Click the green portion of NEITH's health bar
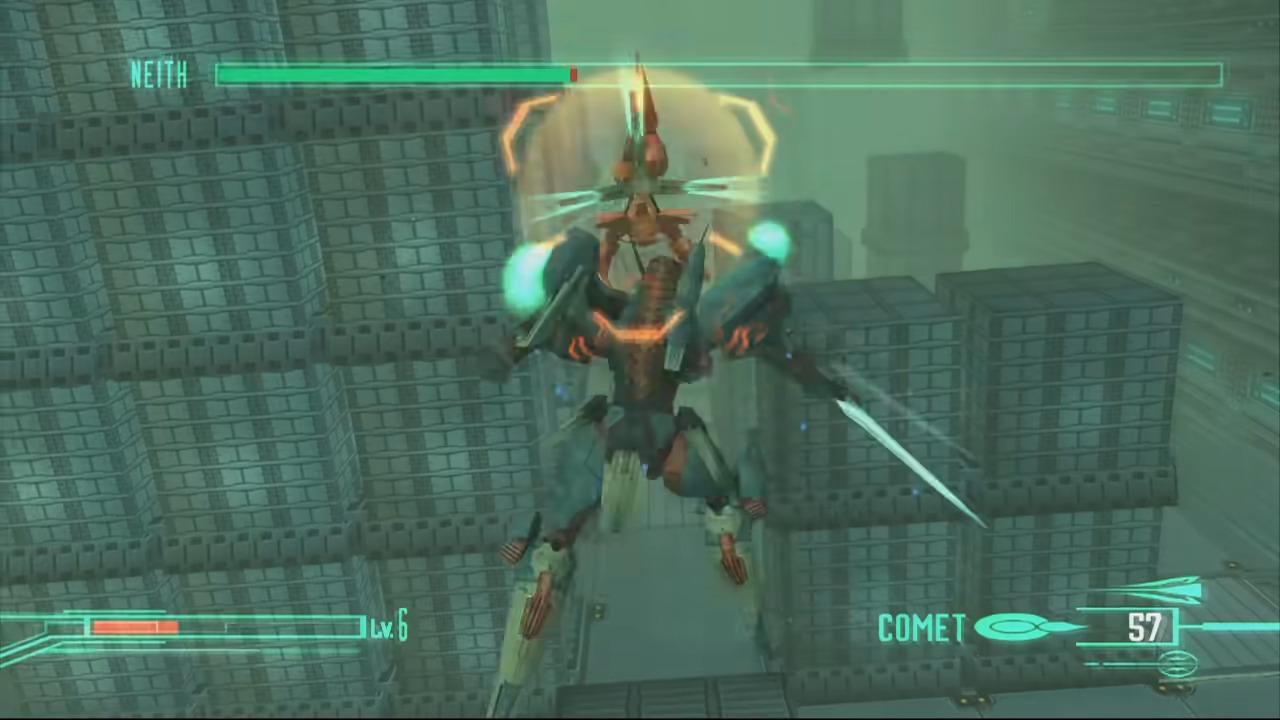 [x=390, y=75]
